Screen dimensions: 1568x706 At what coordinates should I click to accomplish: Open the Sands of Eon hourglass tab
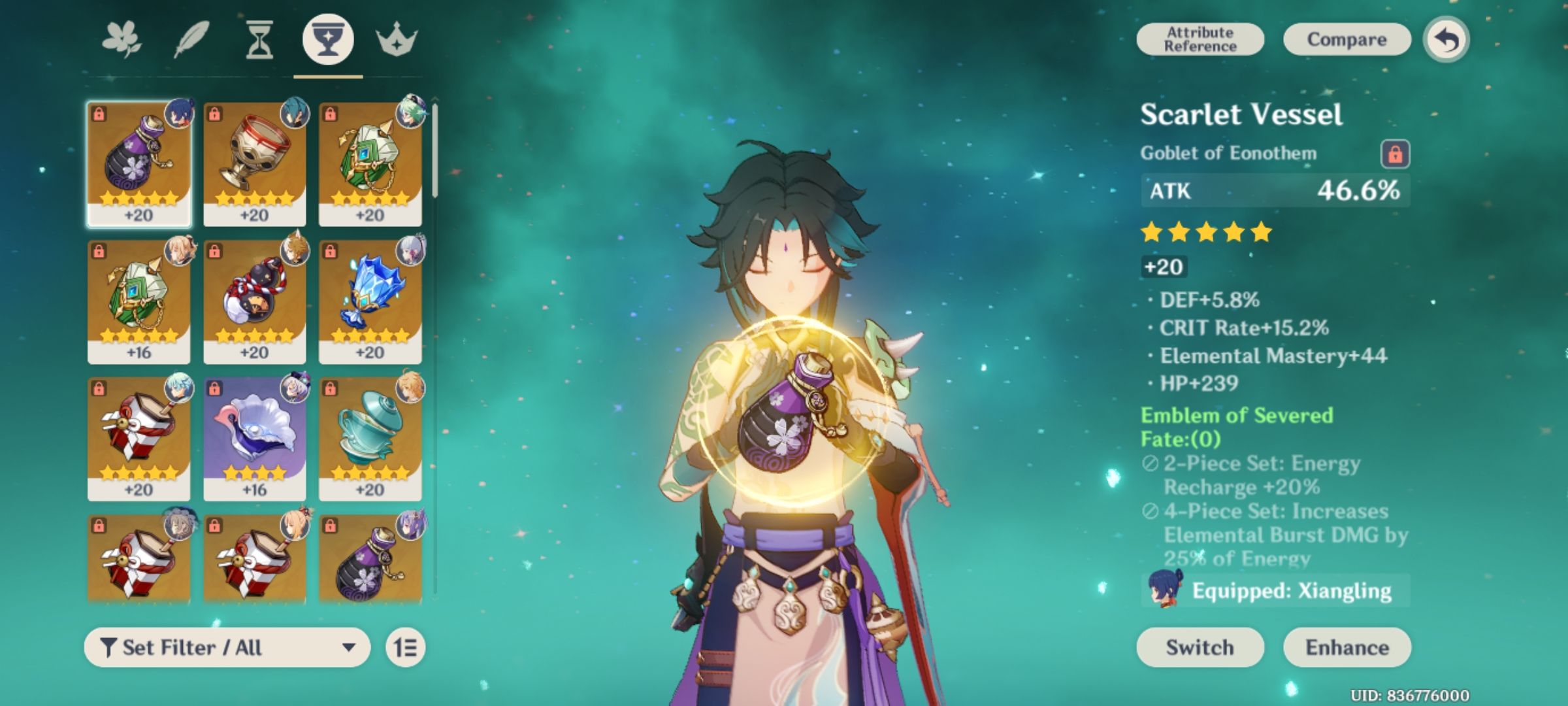coord(259,41)
